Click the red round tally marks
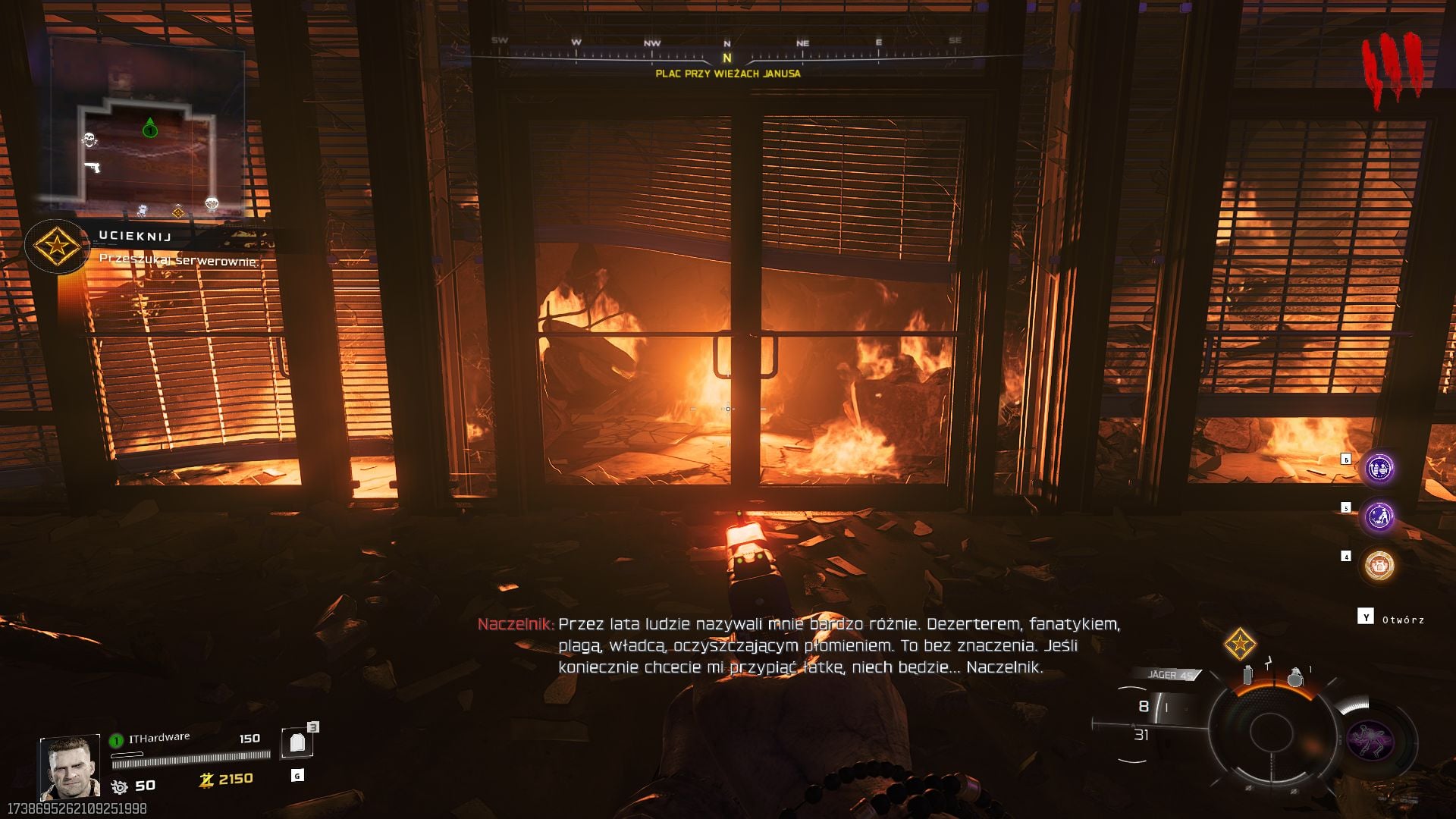Image resolution: width=1456 pixels, height=819 pixels. click(x=1392, y=68)
